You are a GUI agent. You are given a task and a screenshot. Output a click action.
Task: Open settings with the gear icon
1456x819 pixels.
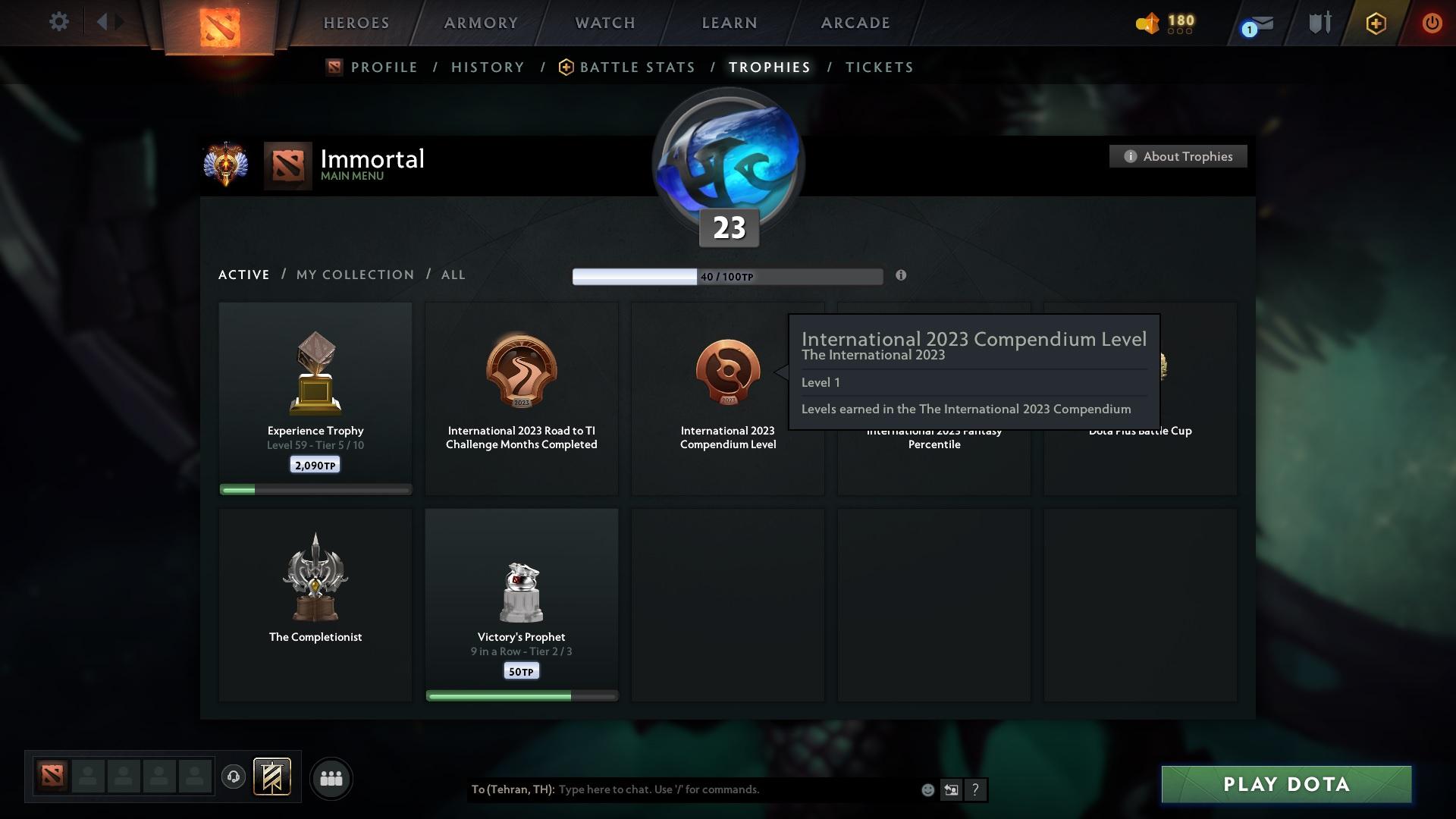point(59,22)
